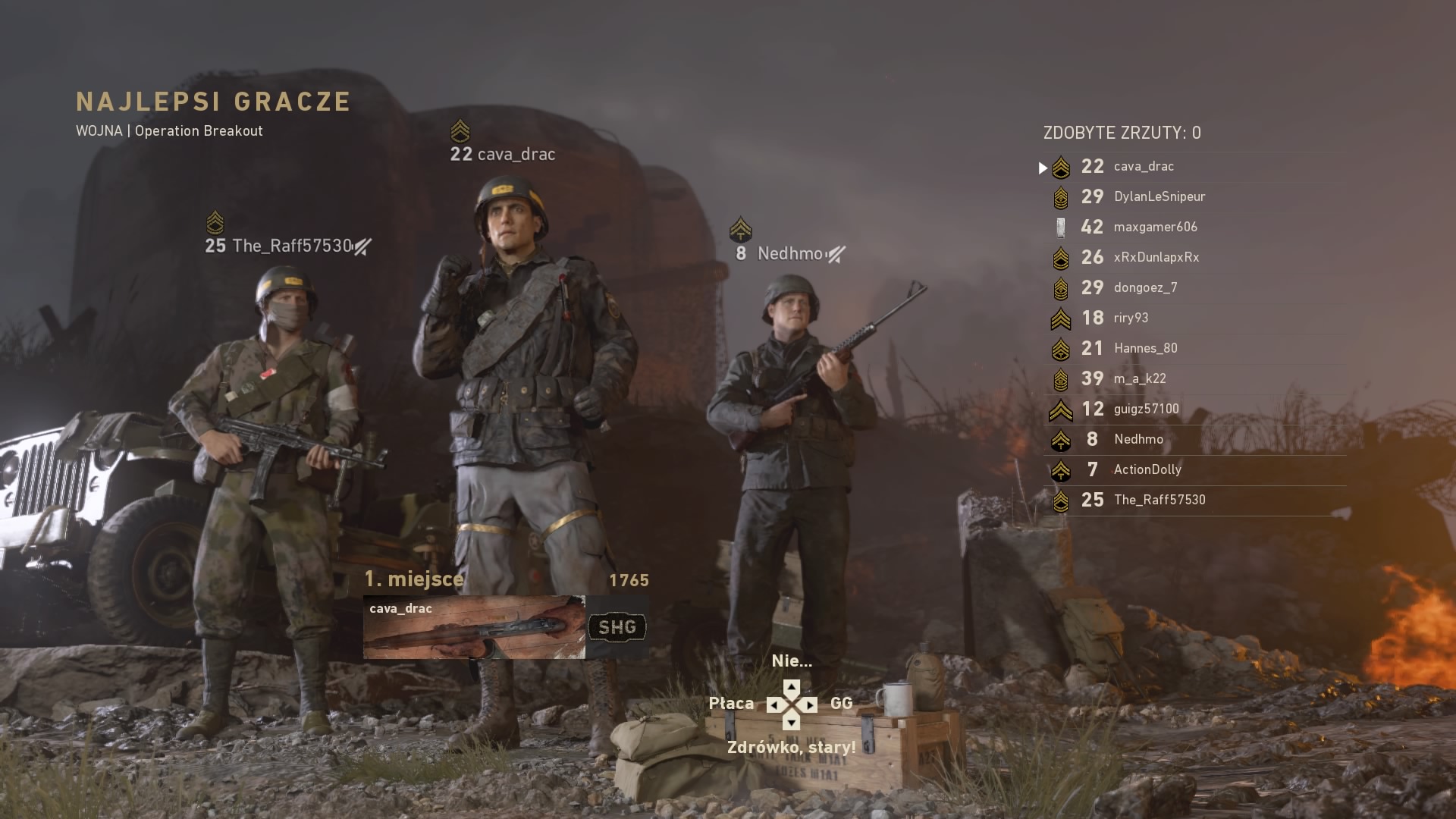This screenshot has height=819, width=1456.
Task: Click the white arrow marker beside cava_drac's row
Action: point(1043,168)
